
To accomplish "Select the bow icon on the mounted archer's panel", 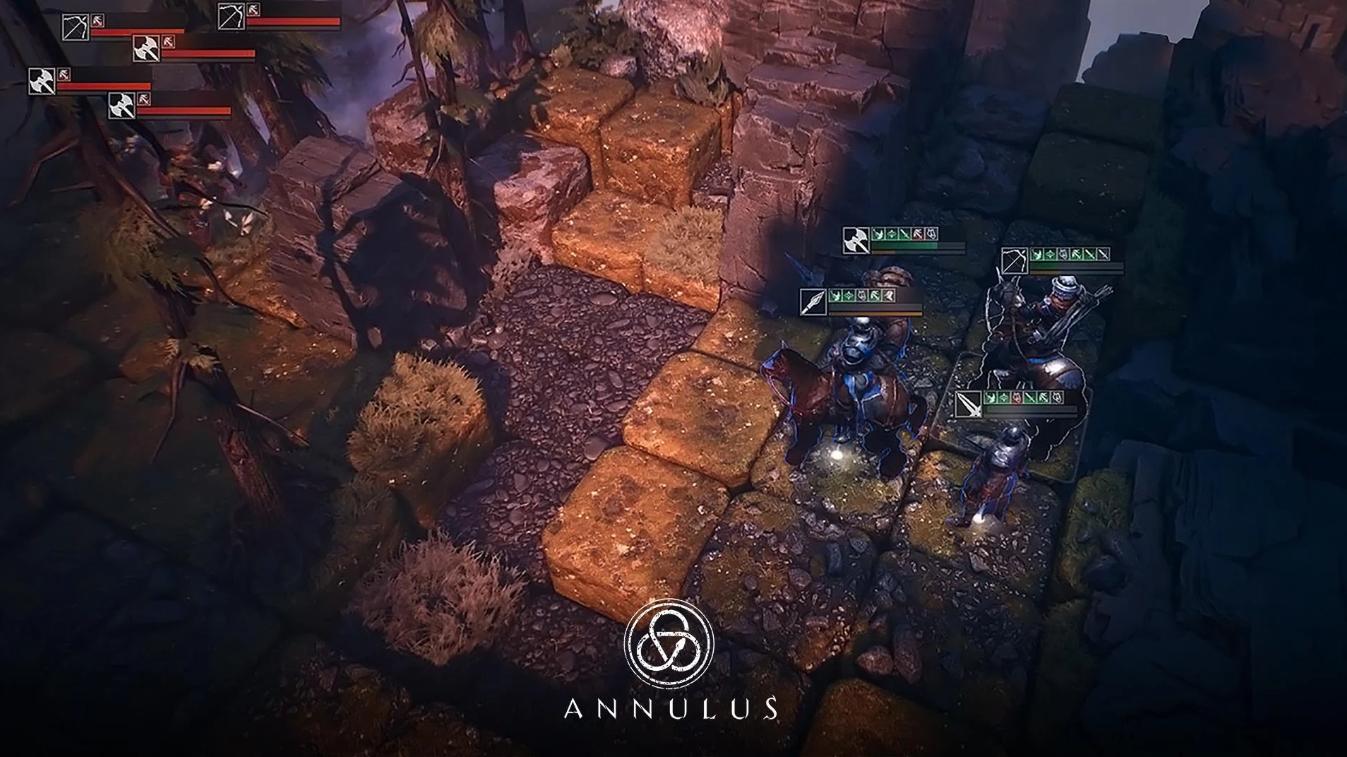I will click(1015, 262).
